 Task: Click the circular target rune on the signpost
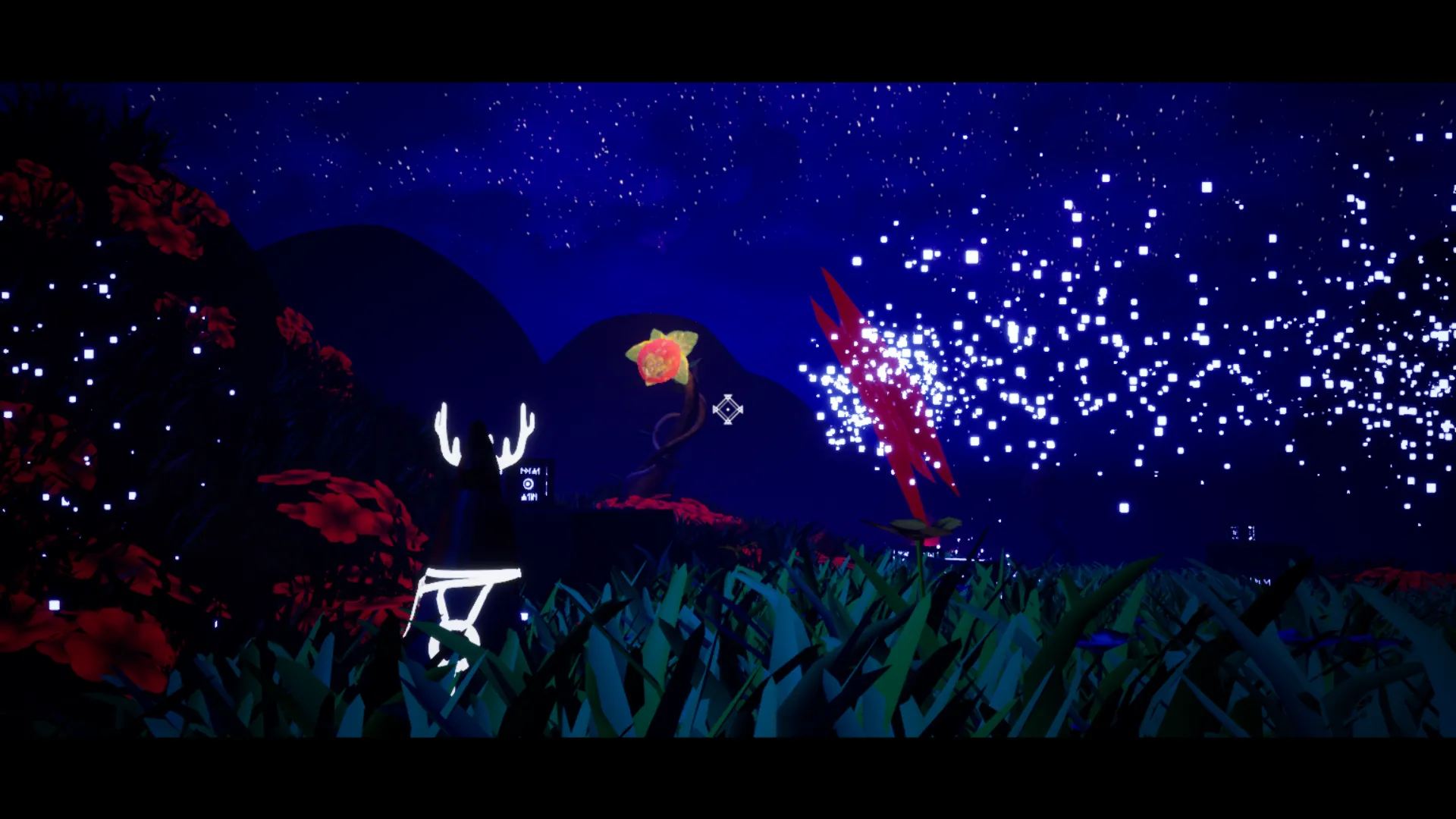point(529,484)
